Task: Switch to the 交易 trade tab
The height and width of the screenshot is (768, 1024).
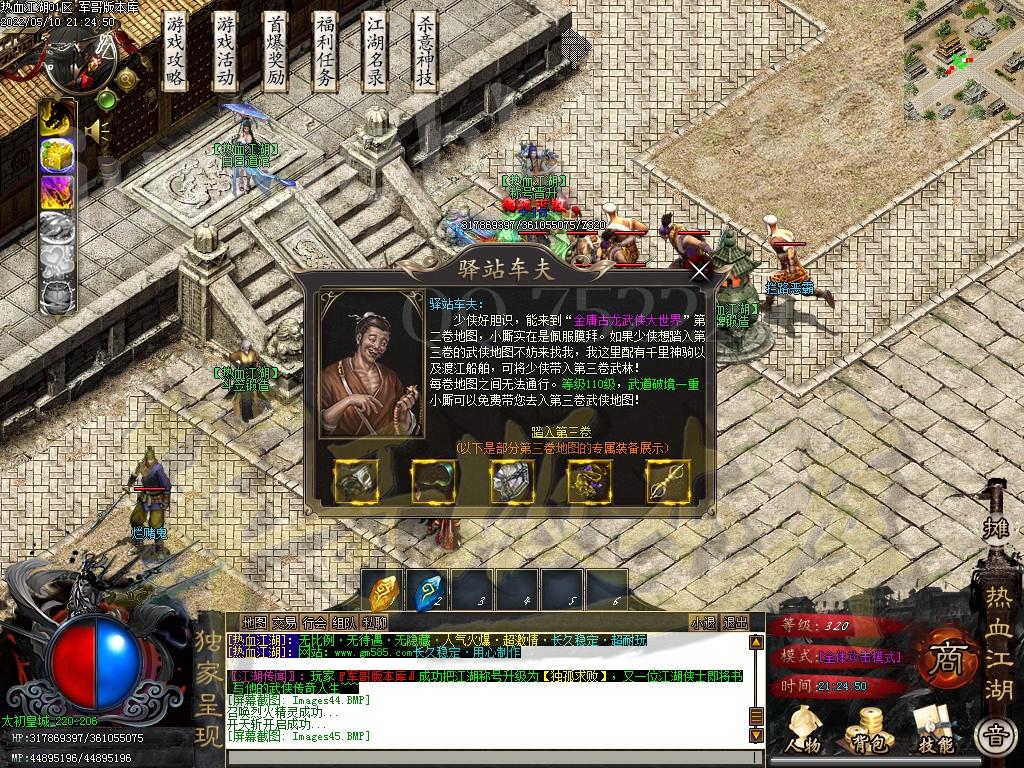Action: (284, 623)
